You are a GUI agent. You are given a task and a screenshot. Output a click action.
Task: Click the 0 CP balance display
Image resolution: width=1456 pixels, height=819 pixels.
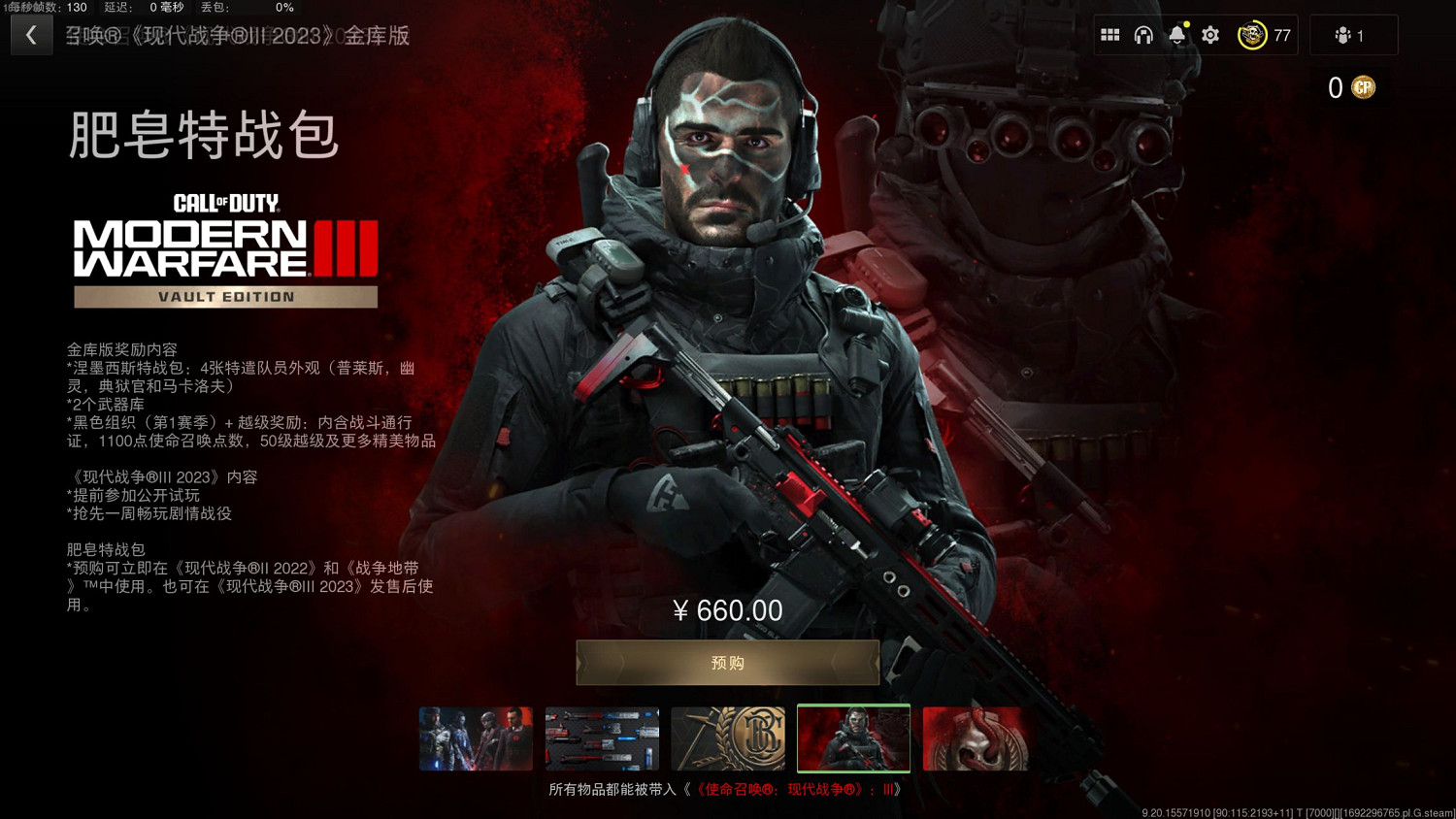coord(1338,87)
